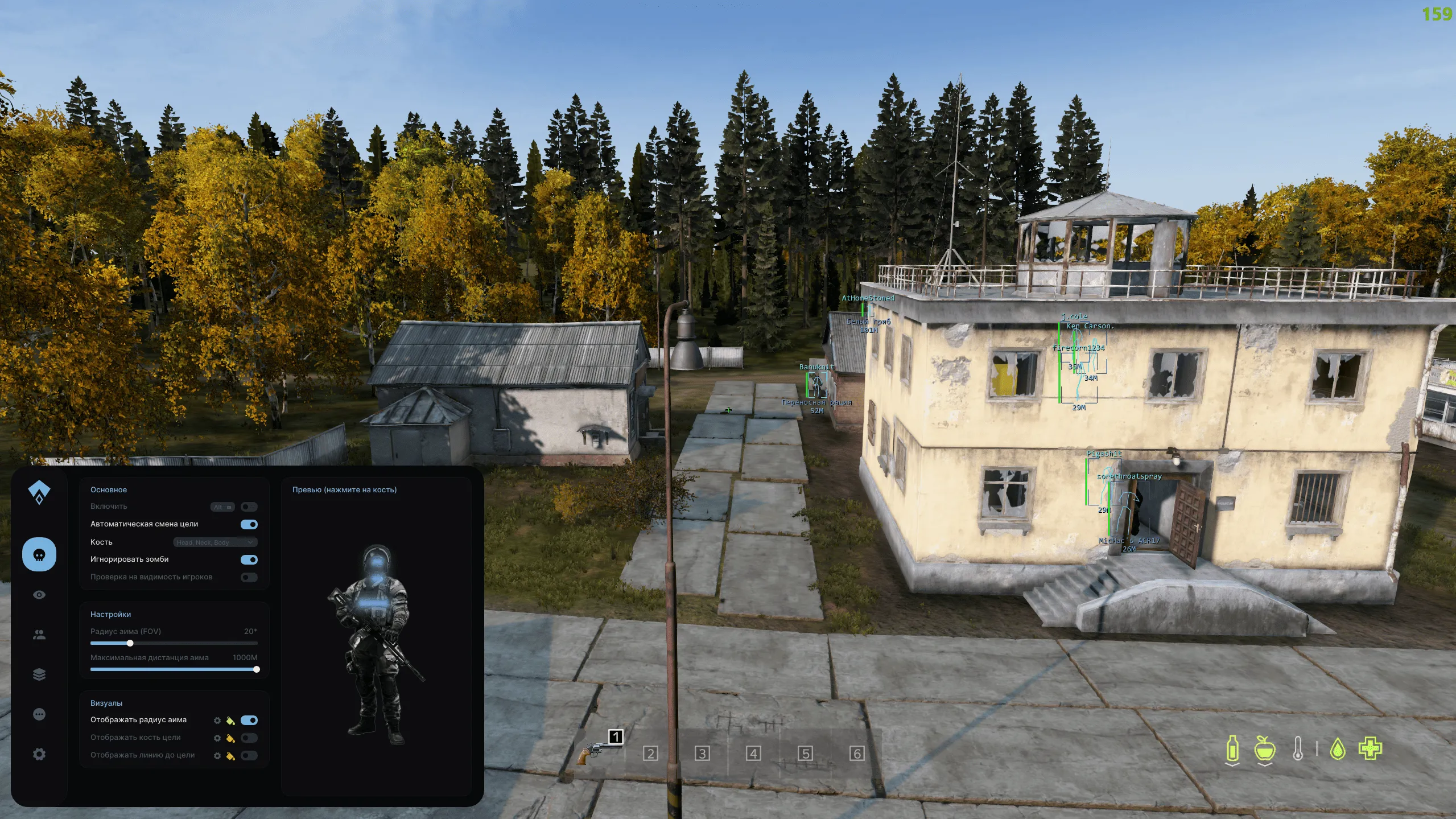This screenshot has height=819, width=1456.
Task: Open the players group icon tab
Action: coord(39,635)
